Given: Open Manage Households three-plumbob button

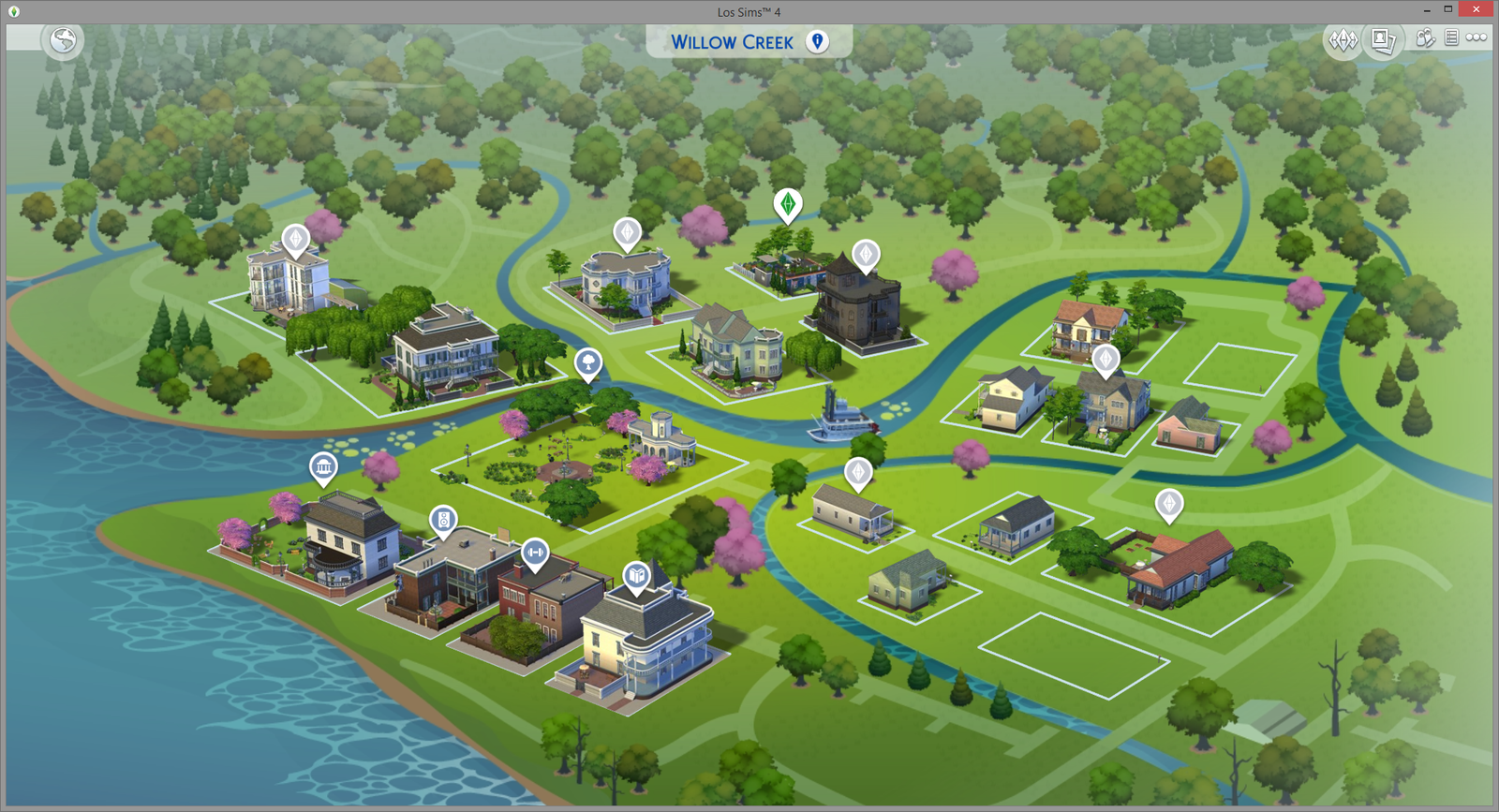Looking at the screenshot, I should 1343,40.
